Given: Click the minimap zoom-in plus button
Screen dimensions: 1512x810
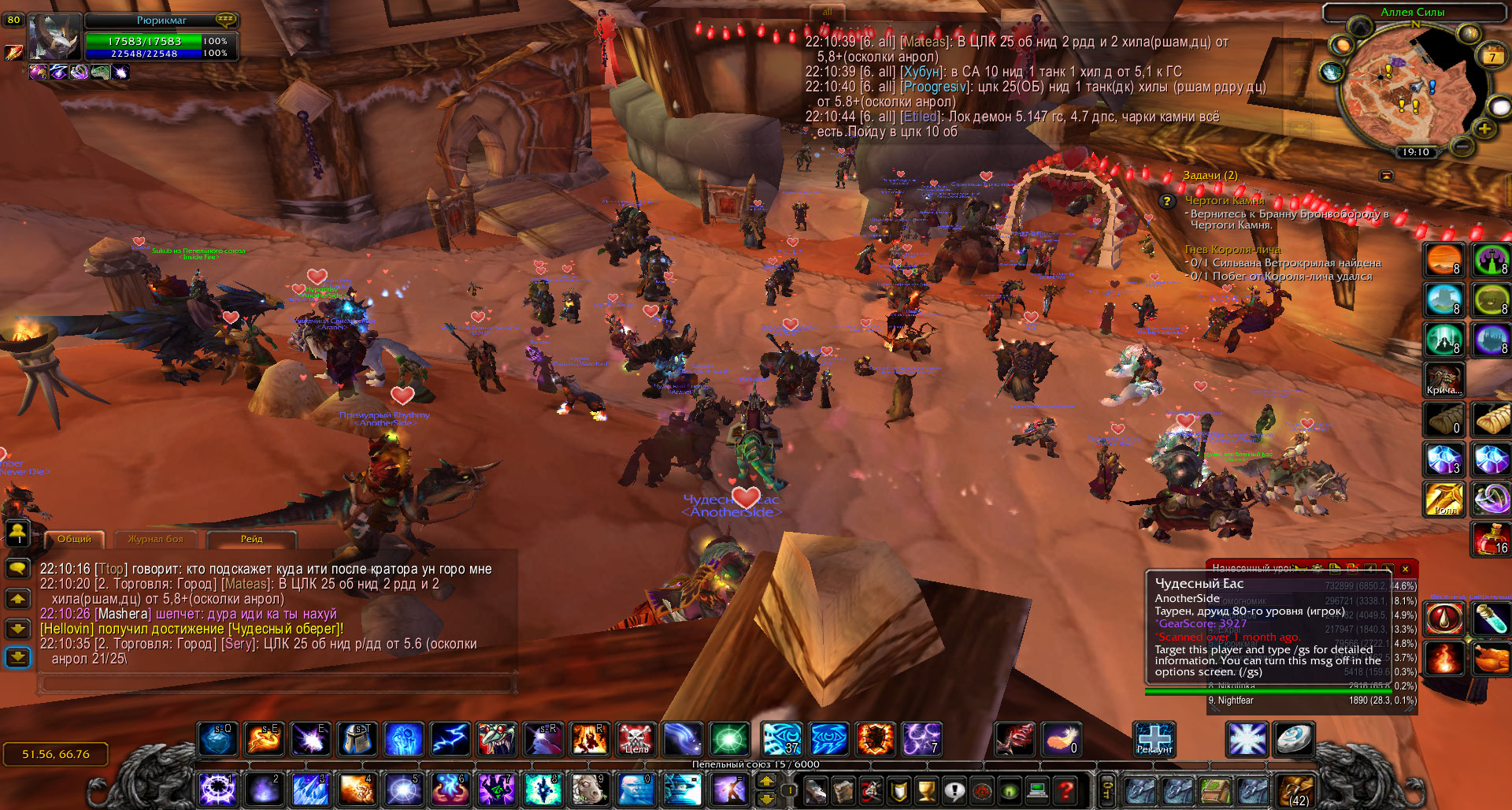Looking at the screenshot, I should pyautogui.click(x=1484, y=128).
